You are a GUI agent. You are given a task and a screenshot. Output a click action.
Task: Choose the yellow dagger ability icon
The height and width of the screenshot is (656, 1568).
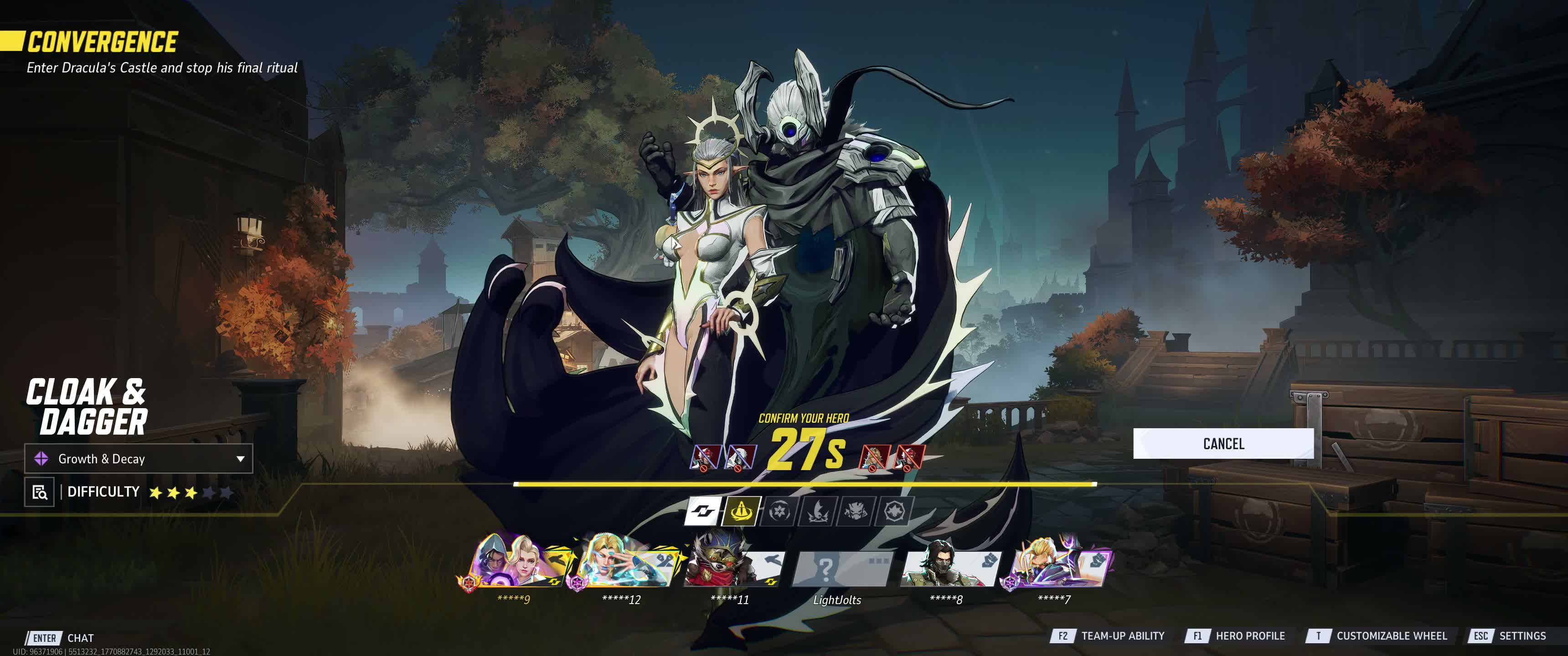click(x=741, y=511)
